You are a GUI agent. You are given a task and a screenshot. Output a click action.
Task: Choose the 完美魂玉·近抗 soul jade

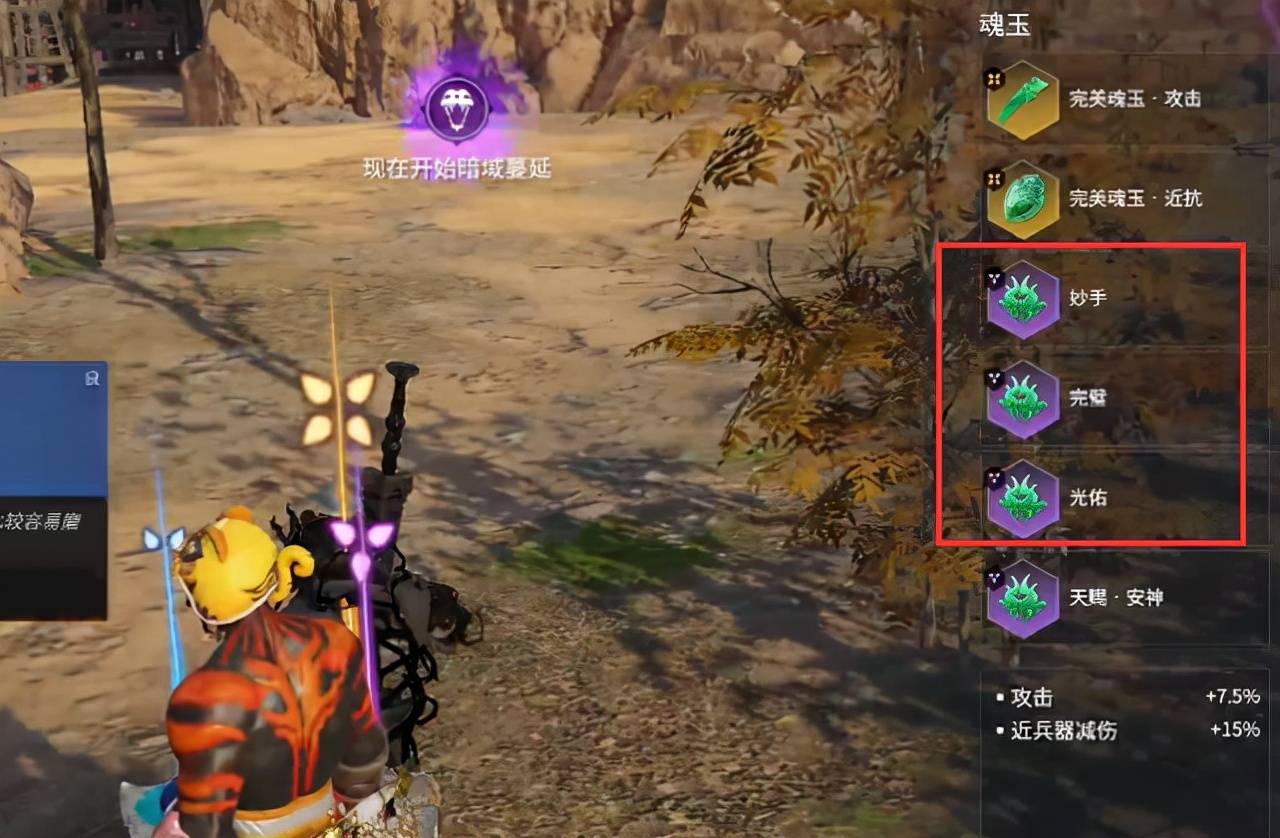pos(1023,199)
